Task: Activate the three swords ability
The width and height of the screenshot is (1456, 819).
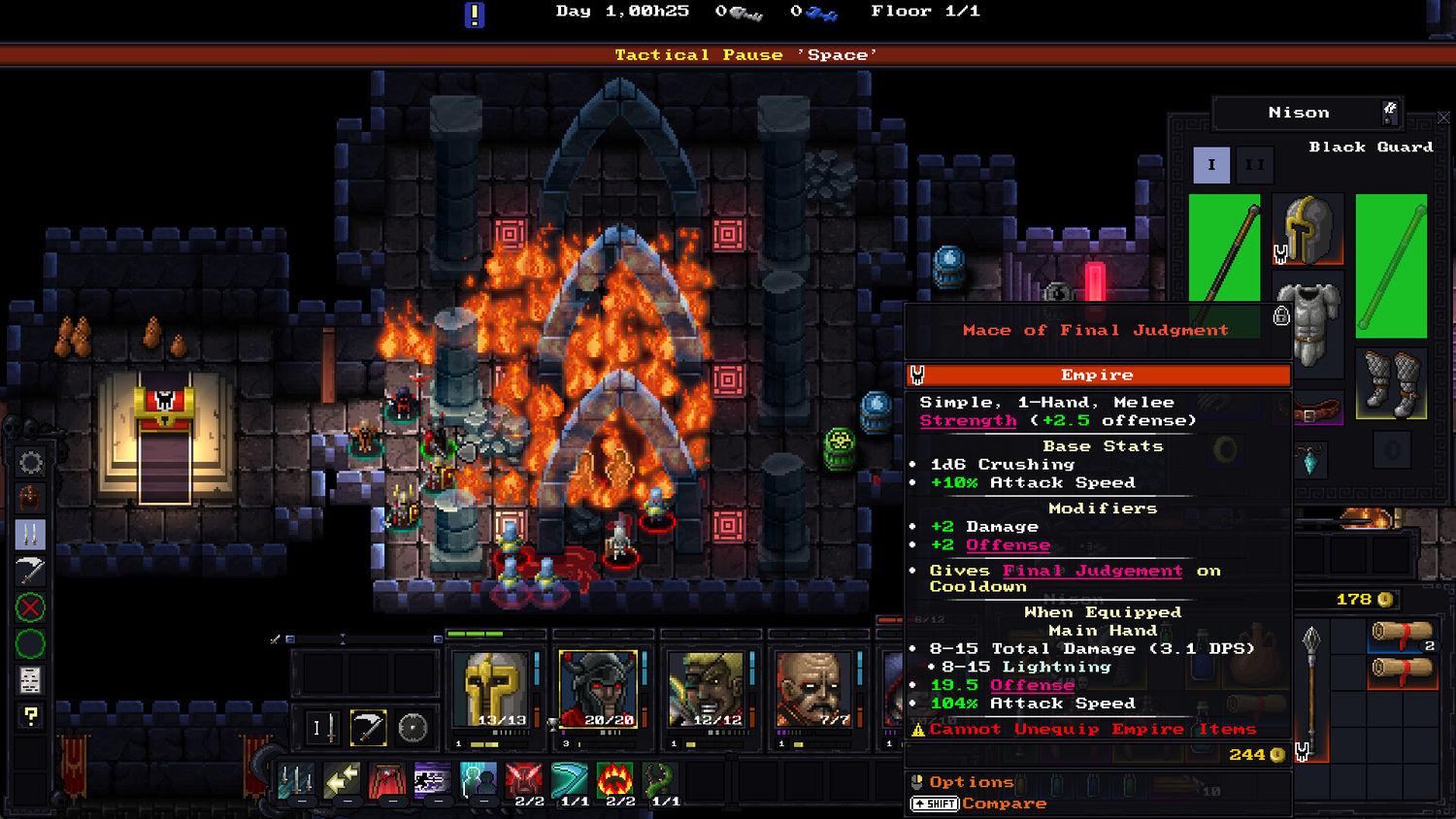Action: 296,779
